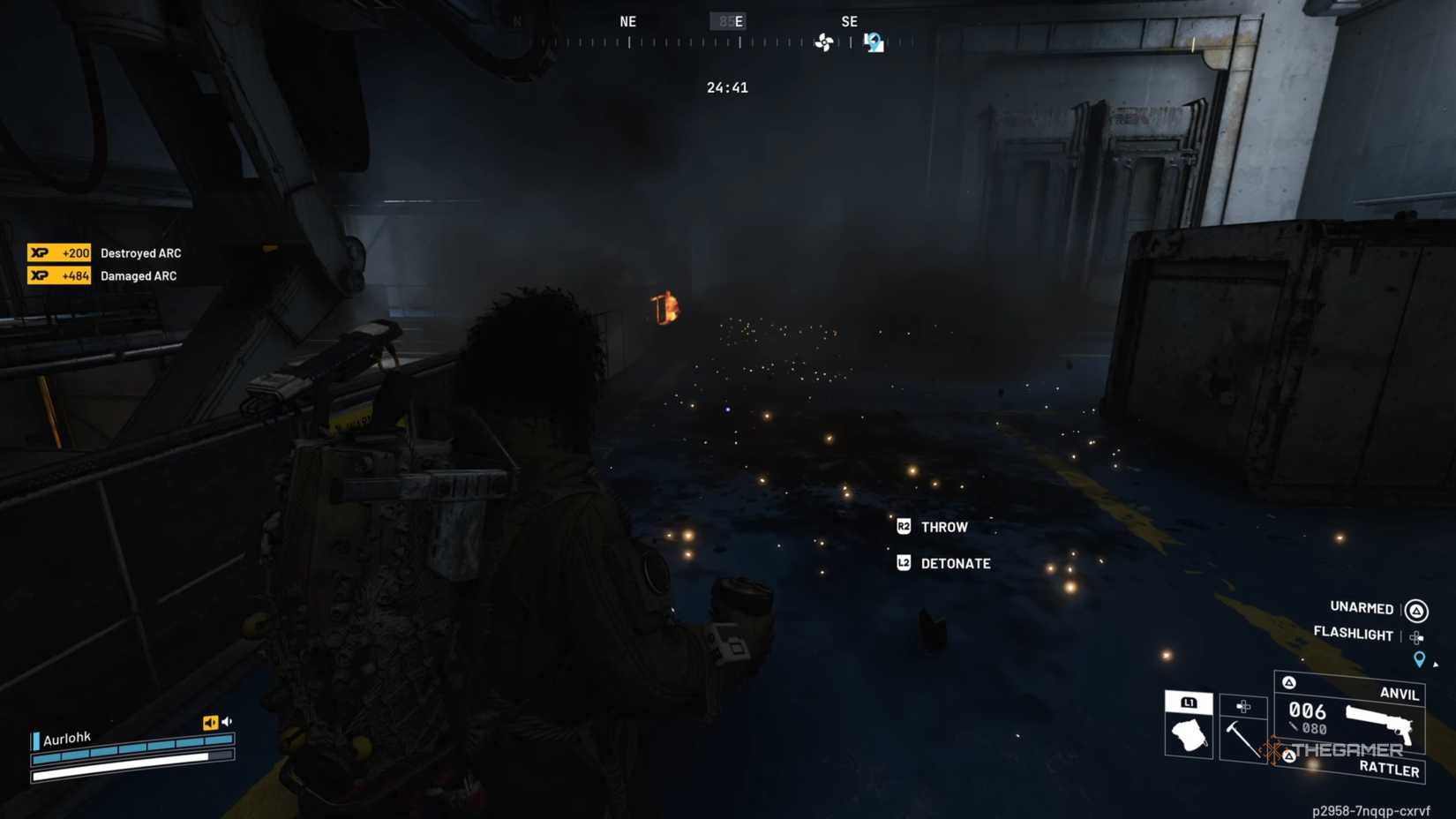
Task: Select the NE heading on the compass bar
Action: pyautogui.click(x=627, y=21)
